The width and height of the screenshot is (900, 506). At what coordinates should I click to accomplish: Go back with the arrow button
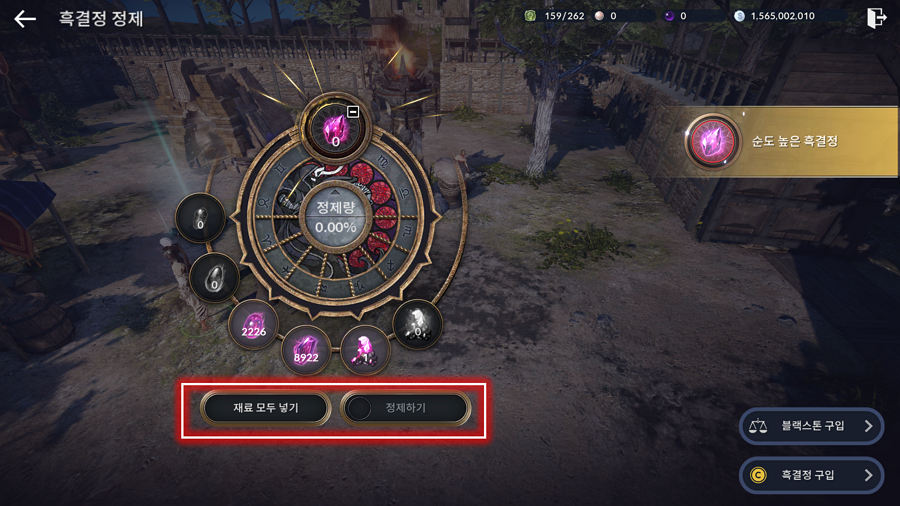pos(25,19)
